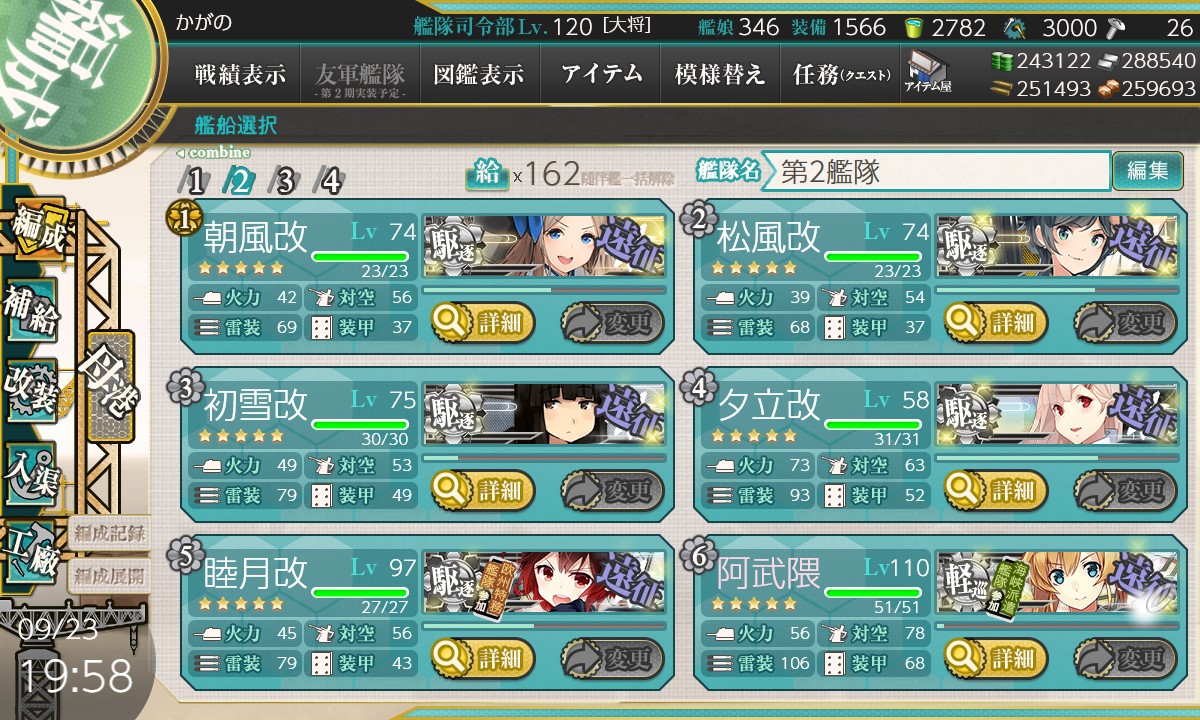The height and width of the screenshot is (720, 1200).
Task: Switch to fleet tab 4
Action: [x=330, y=181]
